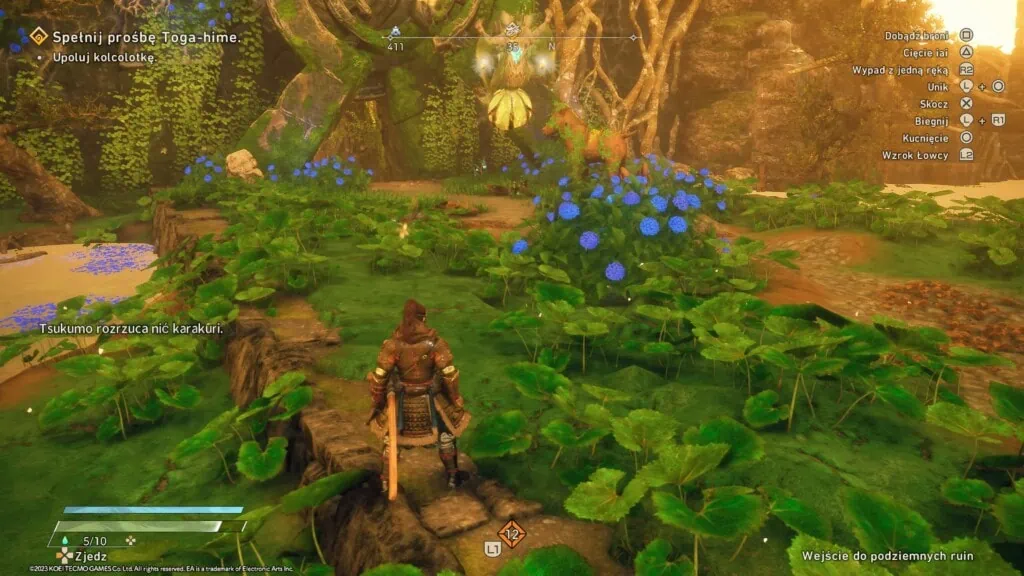Select the healing water droplet item
The width and height of the screenshot is (1024, 576).
66,541
